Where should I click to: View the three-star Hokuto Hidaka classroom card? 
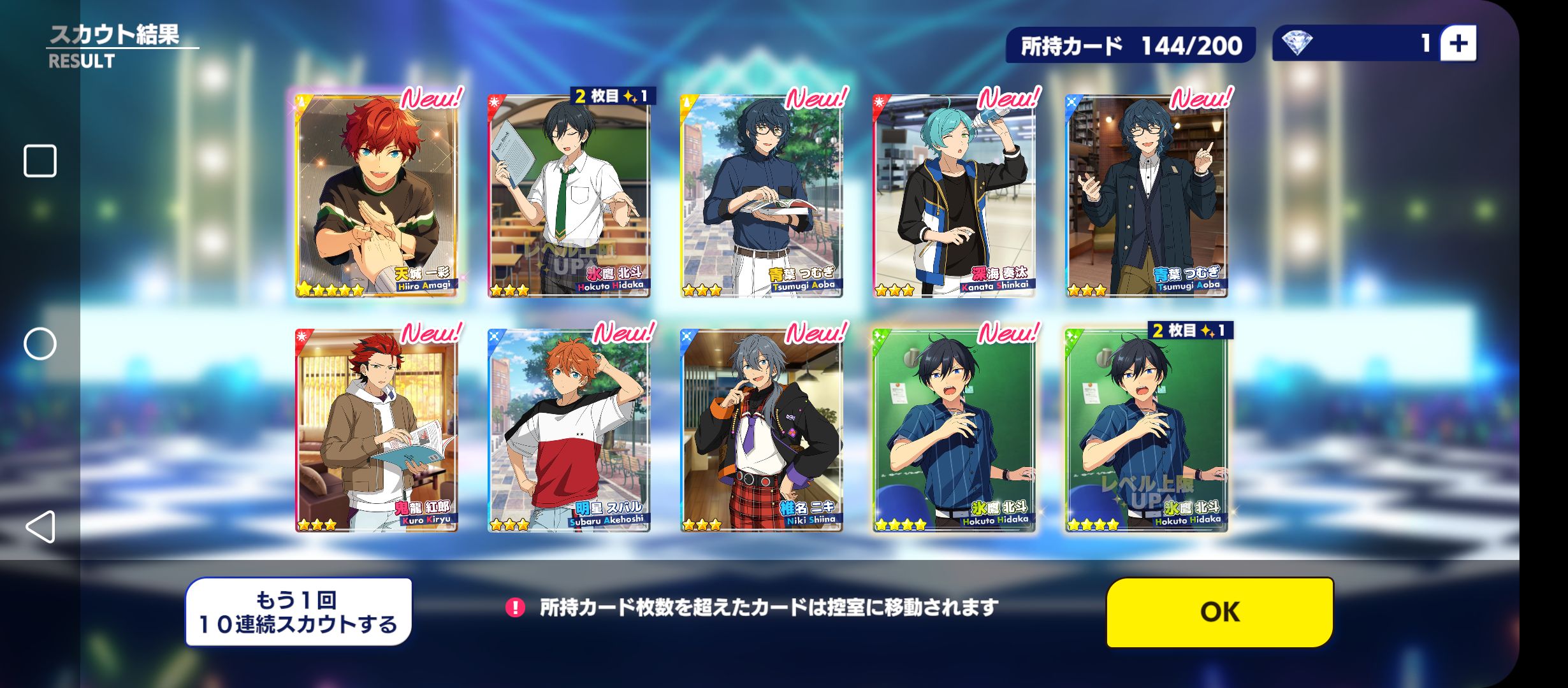click(569, 196)
